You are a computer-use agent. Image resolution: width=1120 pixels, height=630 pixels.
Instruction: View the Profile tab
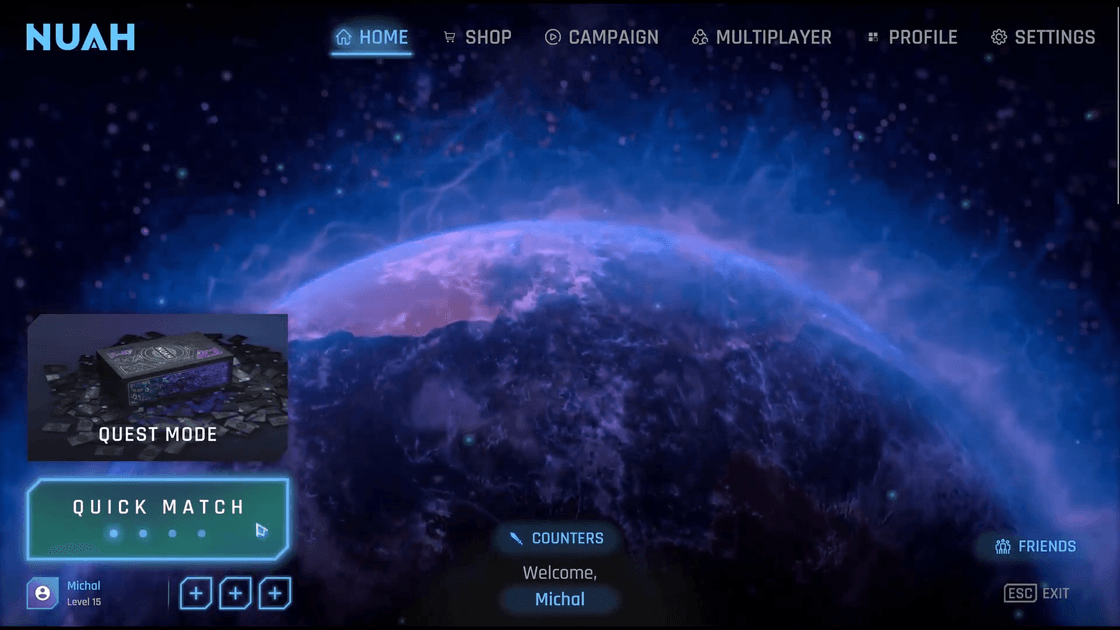click(x=911, y=38)
